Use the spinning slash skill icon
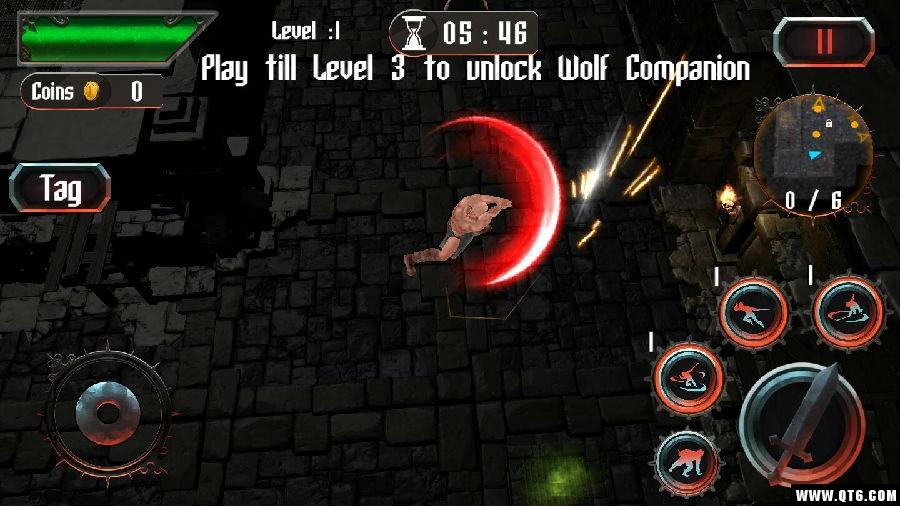The image size is (900, 506). coord(687,378)
